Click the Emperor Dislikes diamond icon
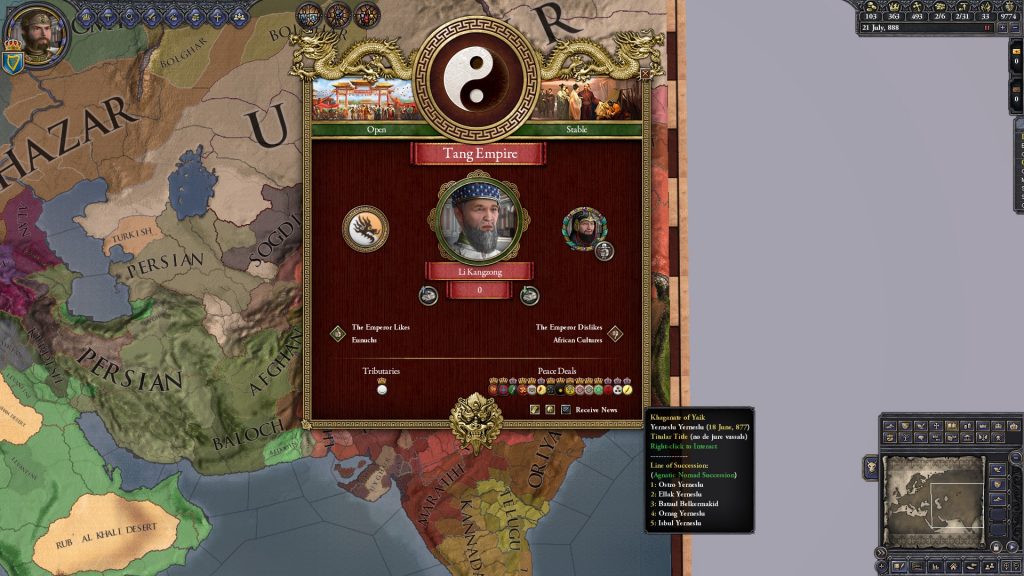 [x=615, y=334]
